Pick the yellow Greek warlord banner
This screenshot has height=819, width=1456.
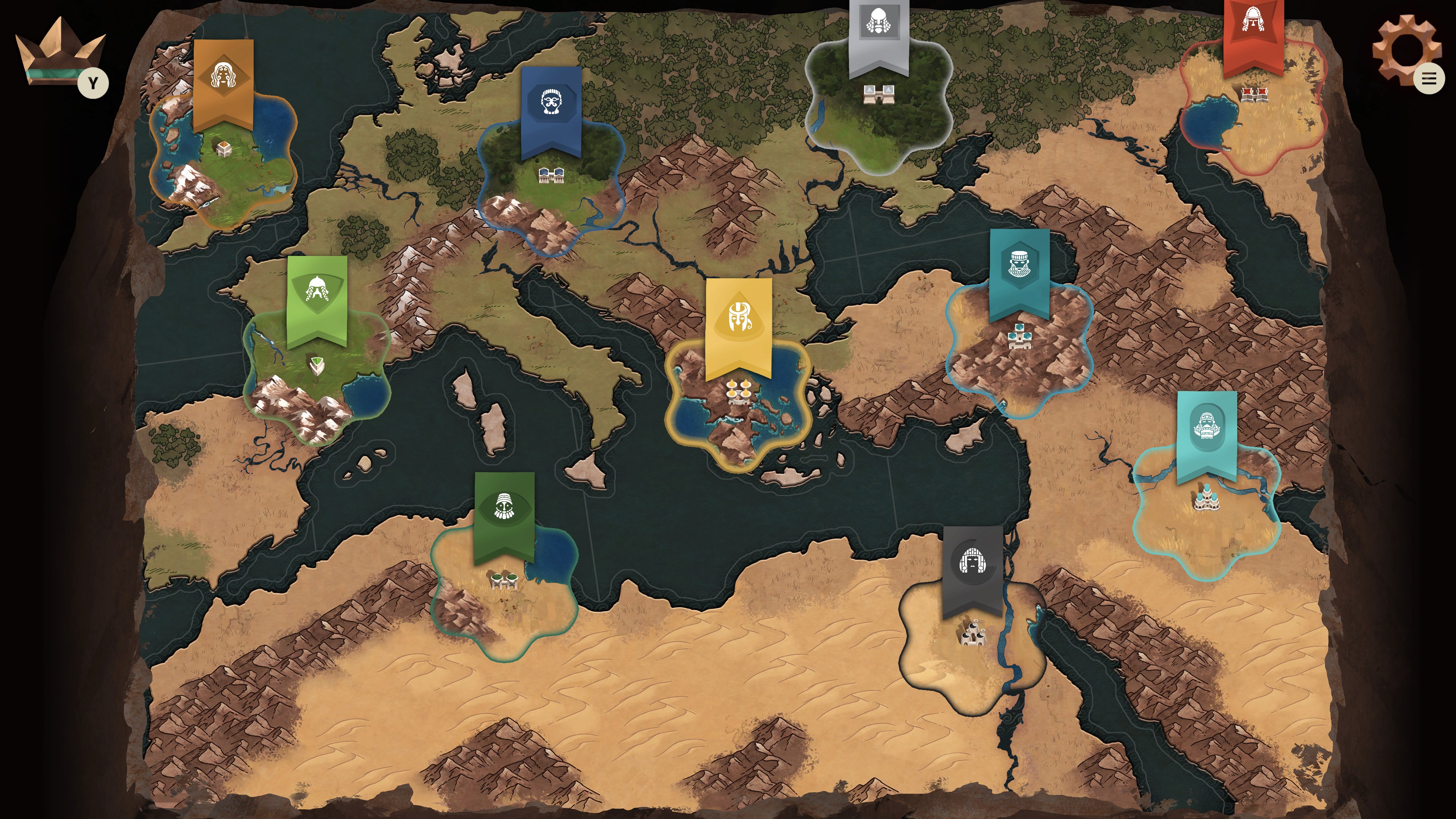coord(739,317)
